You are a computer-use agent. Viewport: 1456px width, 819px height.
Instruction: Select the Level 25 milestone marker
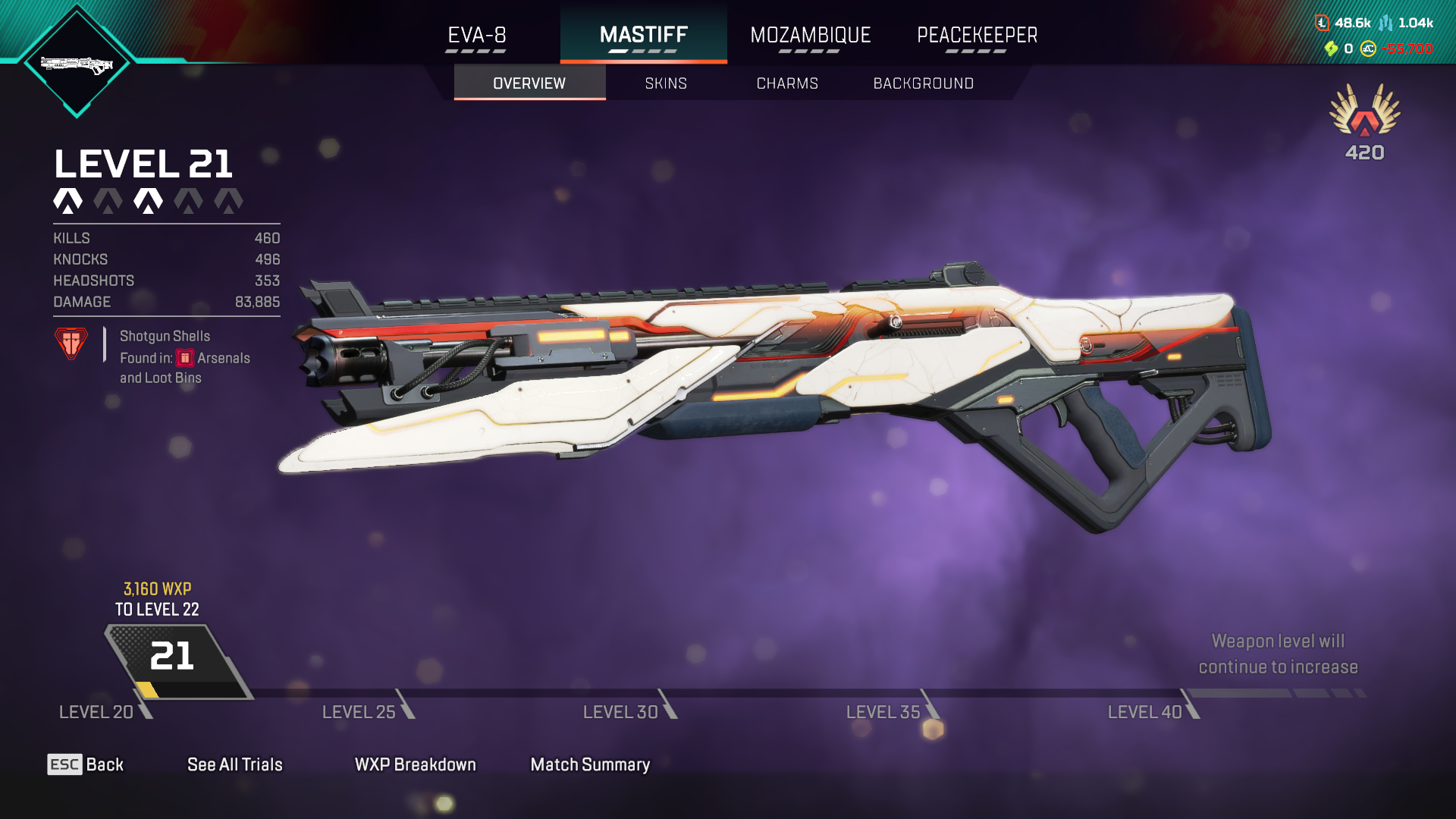pyautogui.click(x=368, y=710)
